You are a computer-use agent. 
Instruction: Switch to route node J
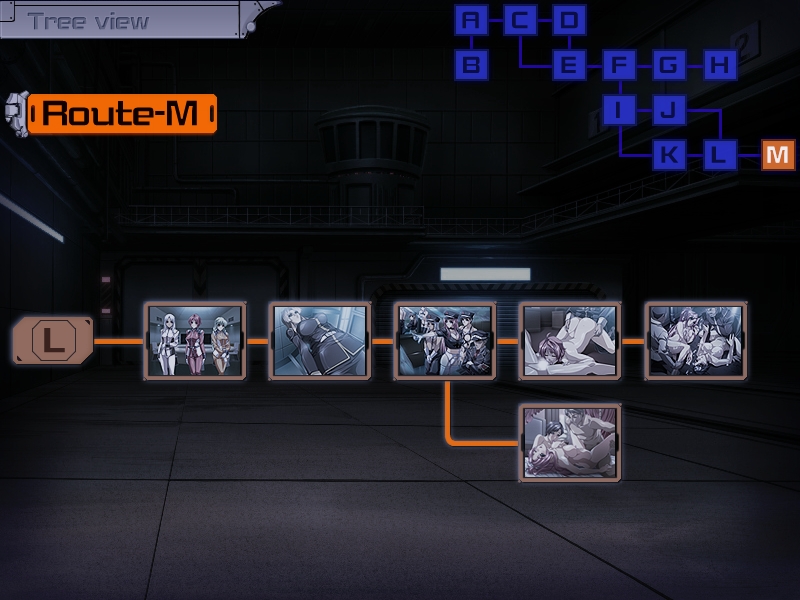click(668, 110)
